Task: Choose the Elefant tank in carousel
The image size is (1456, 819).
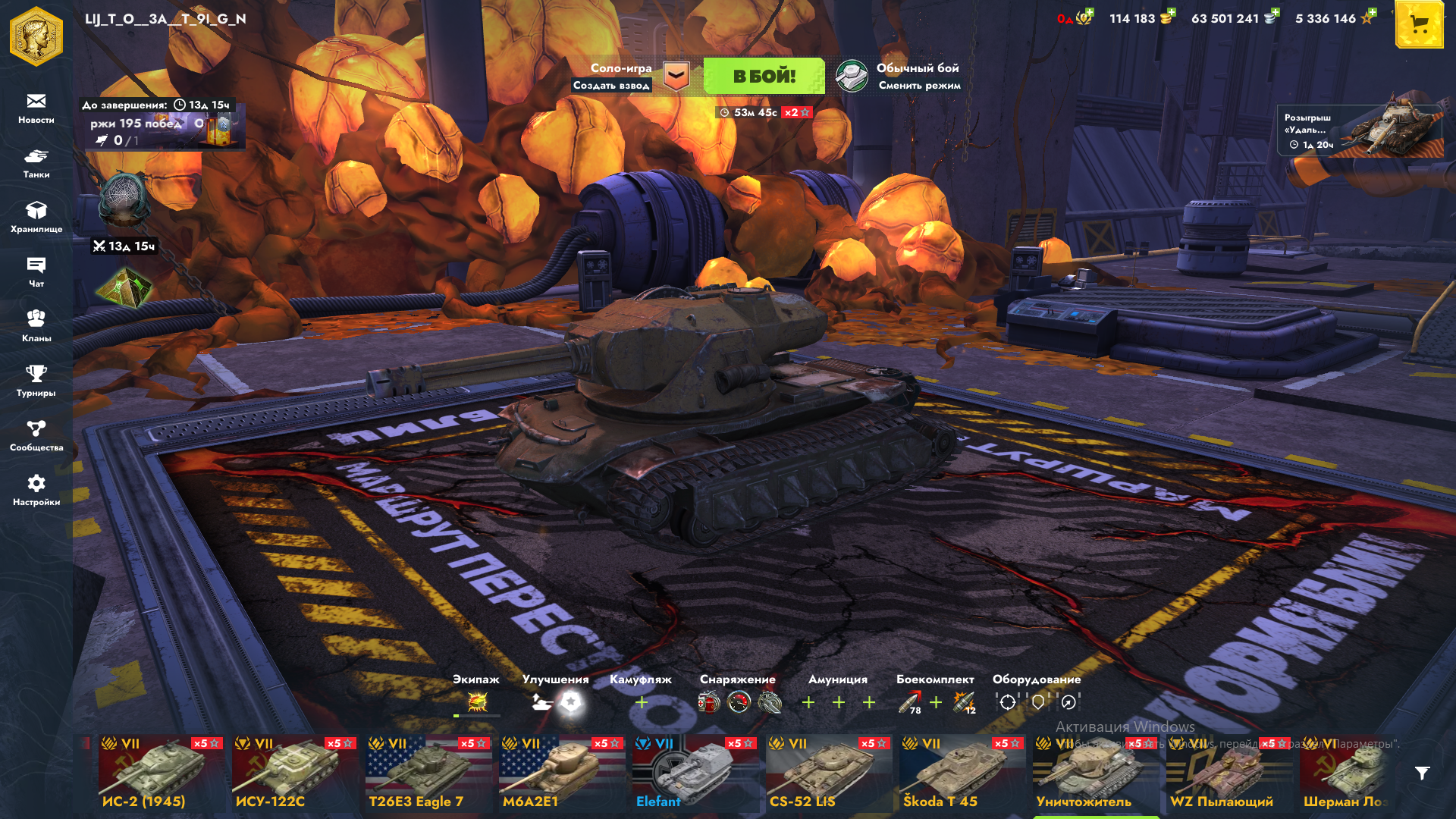Action: pyautogui.click(x=694, y=773)
